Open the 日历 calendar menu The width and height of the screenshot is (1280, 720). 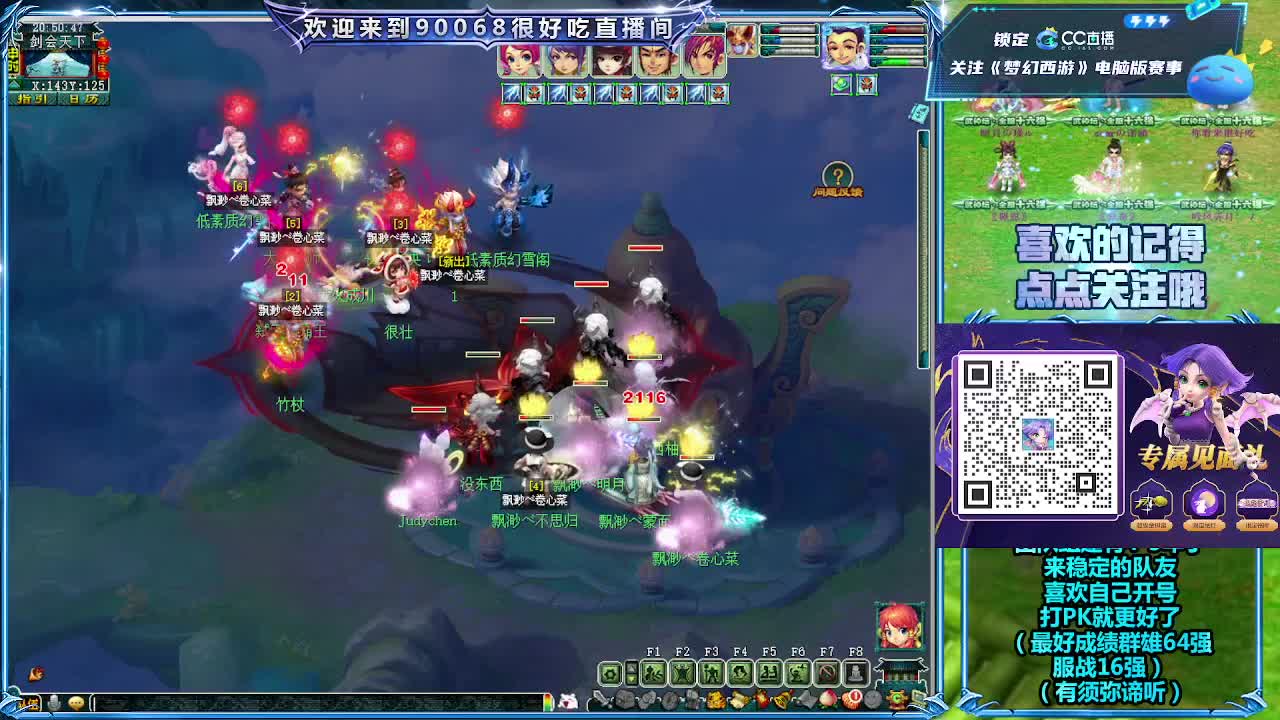(83, 98)
